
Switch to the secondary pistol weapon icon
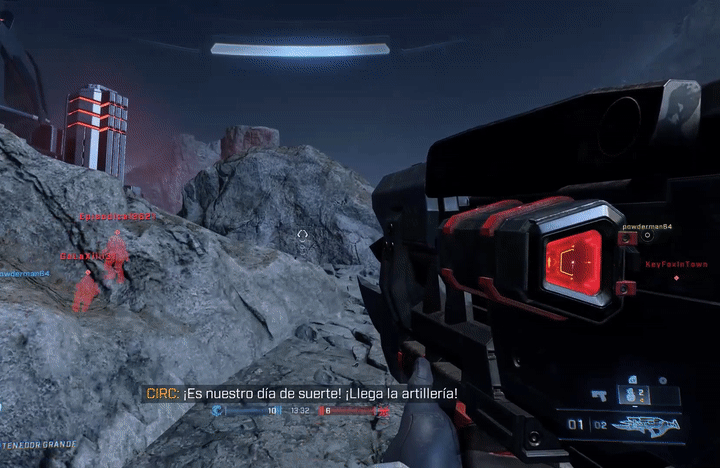tap(601, 395)
